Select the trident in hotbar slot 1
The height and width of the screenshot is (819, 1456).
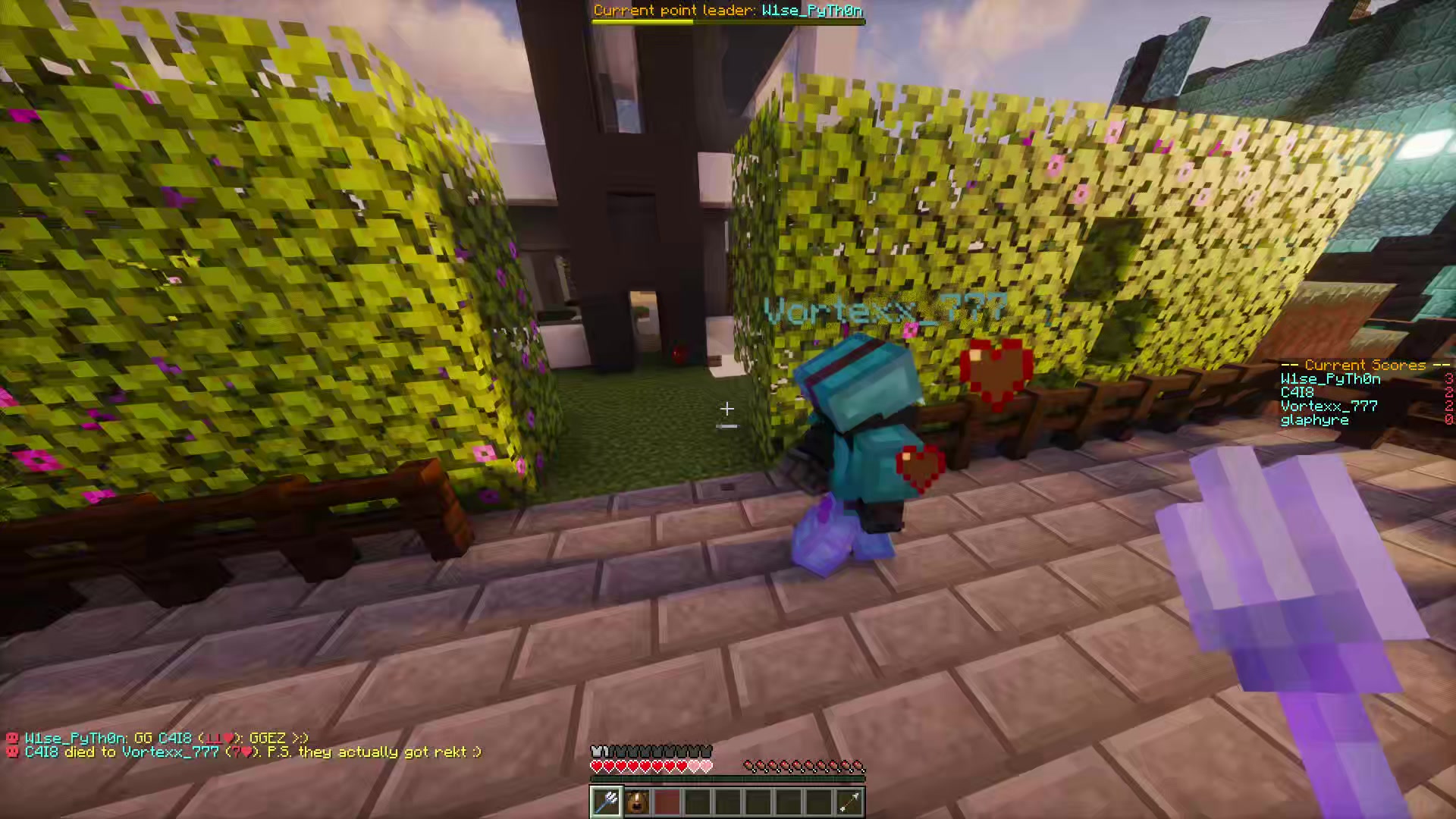(x=607, y=802)
